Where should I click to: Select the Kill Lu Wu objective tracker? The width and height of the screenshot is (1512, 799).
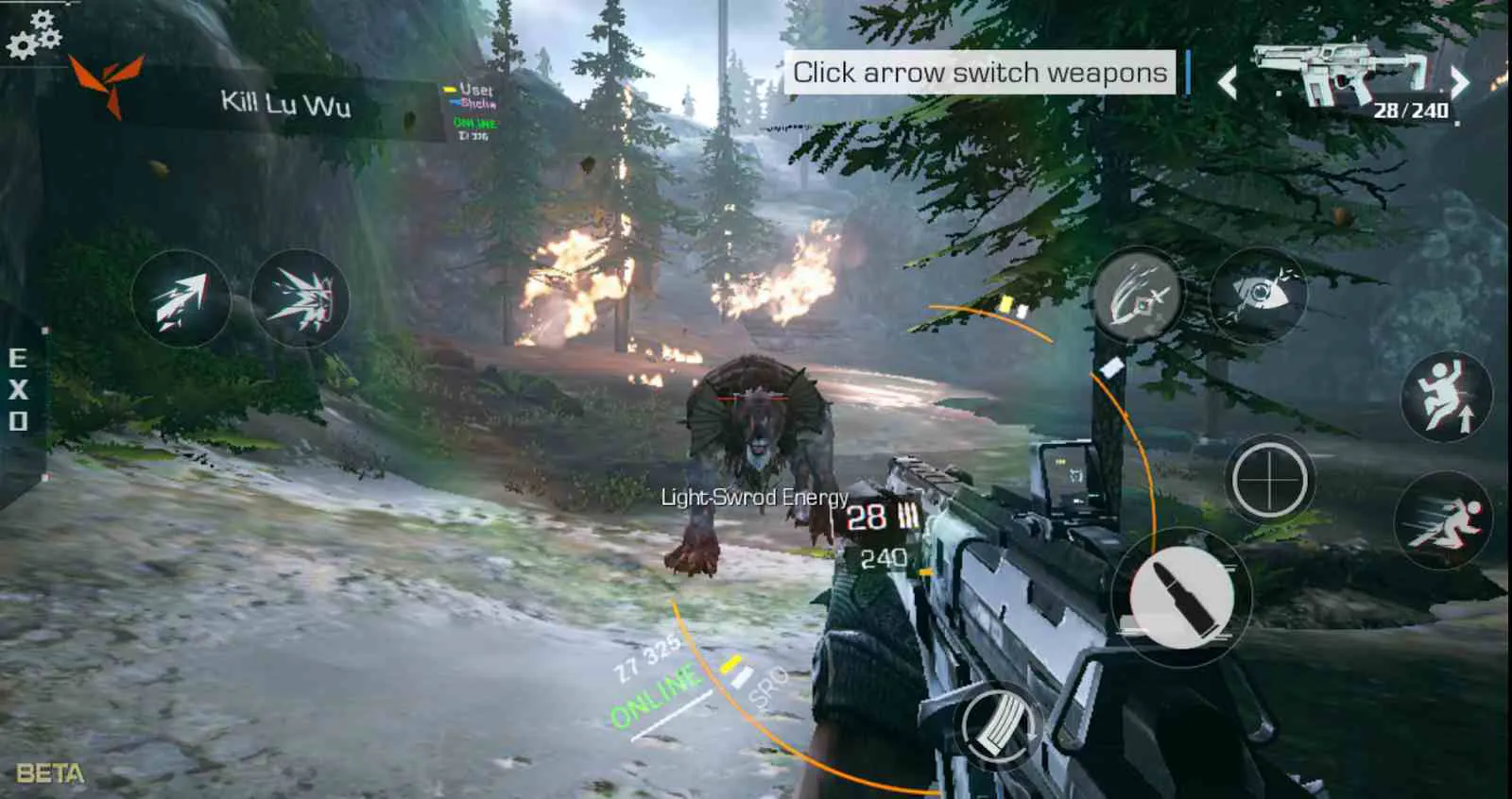[x=285, y=104]
